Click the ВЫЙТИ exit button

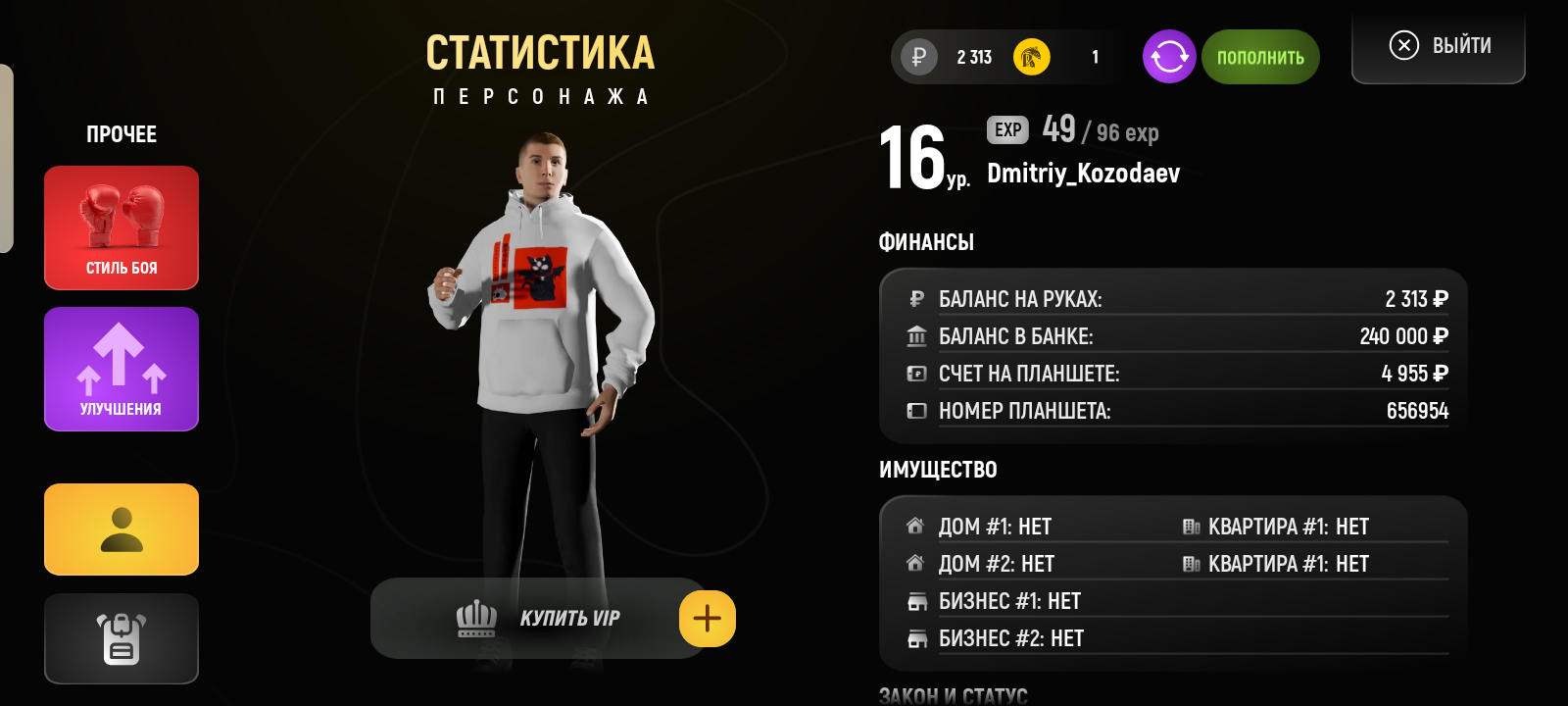point(1437,45)
